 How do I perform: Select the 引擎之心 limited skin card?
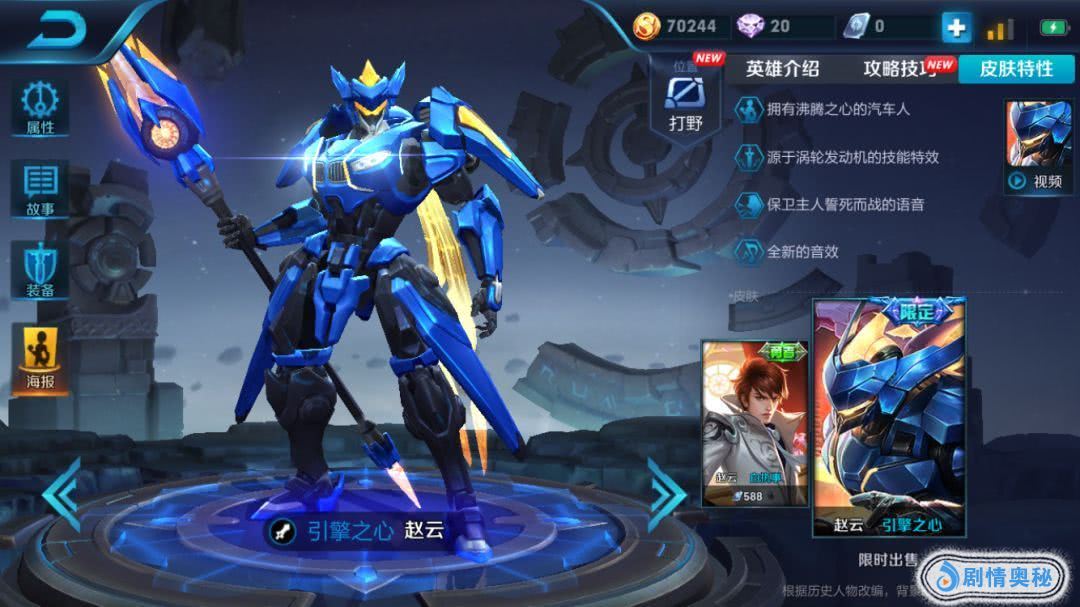pos(889,417)
